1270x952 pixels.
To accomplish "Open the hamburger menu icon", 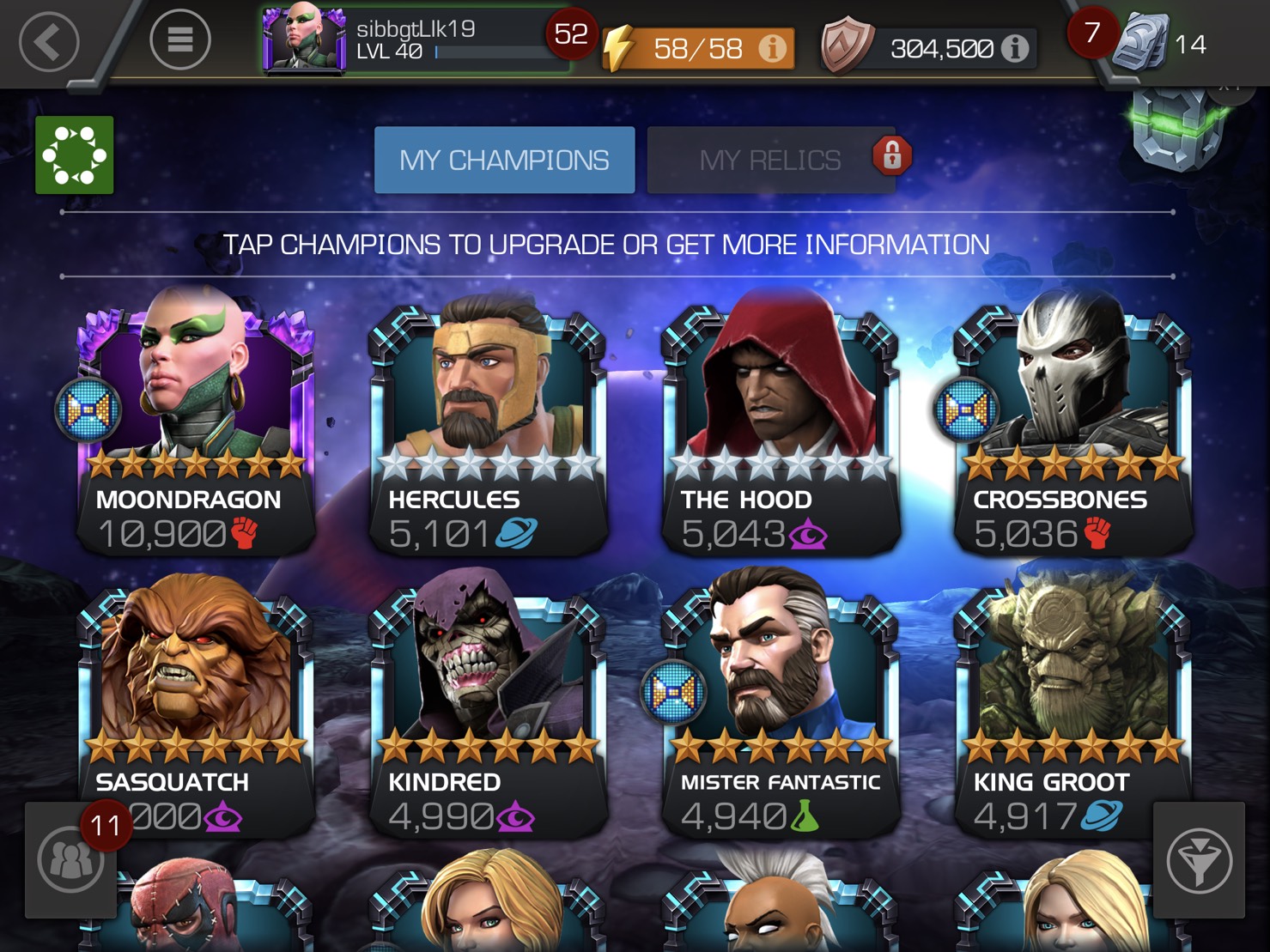I will (180, 39).
